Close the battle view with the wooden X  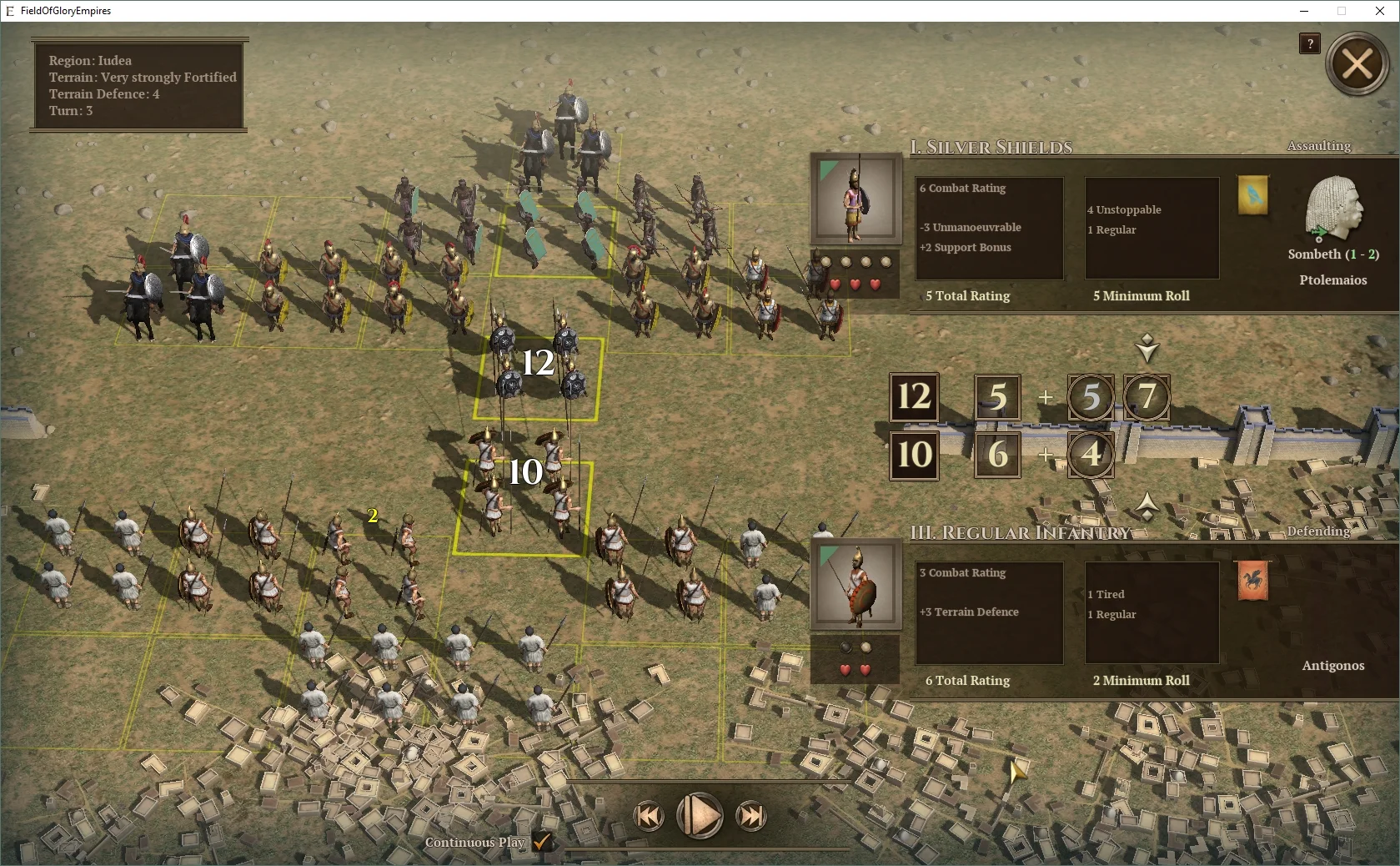pyautogui.click(x=1357, y=63)
